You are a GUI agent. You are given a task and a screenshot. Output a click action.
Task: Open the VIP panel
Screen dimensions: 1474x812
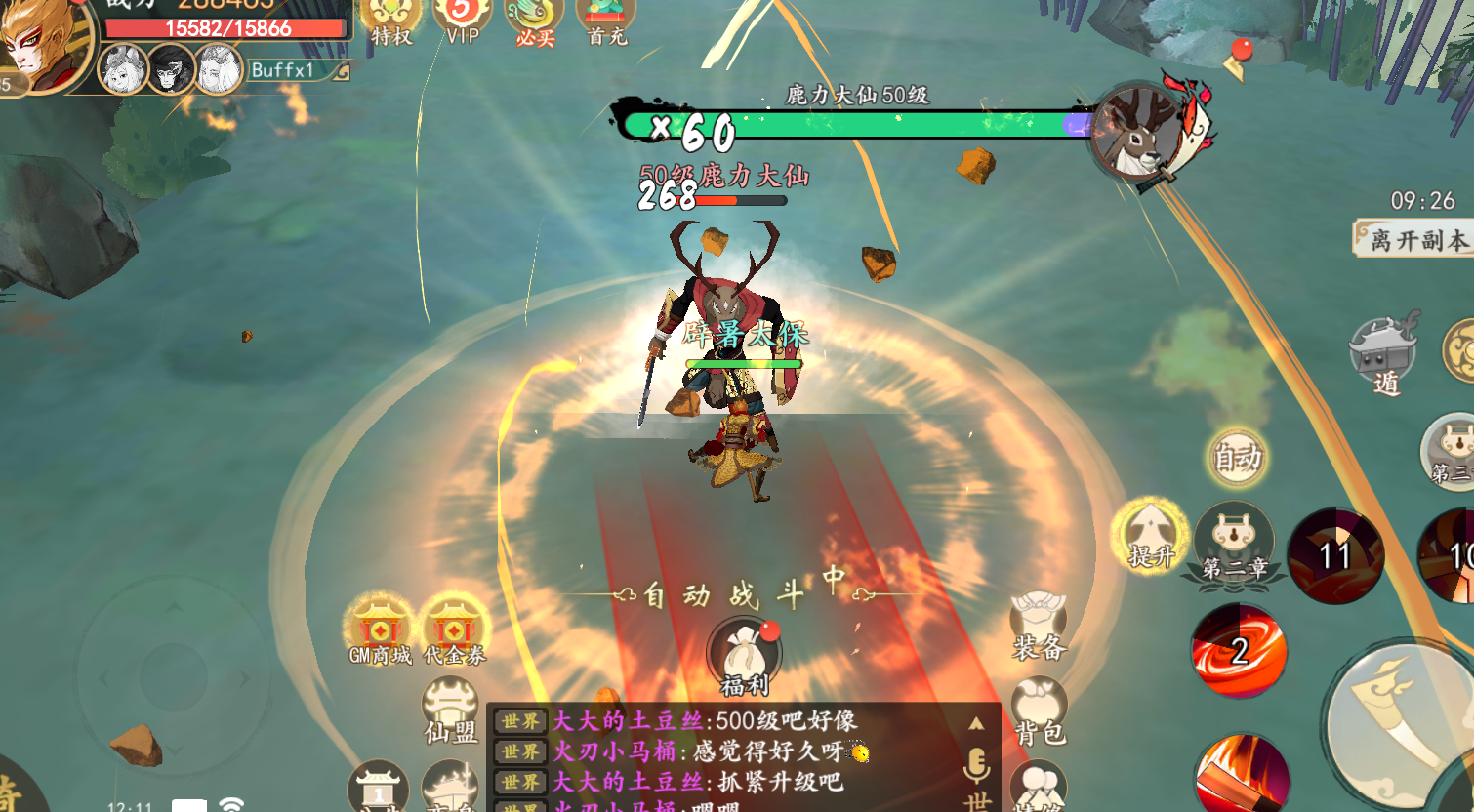click(462, 20)
